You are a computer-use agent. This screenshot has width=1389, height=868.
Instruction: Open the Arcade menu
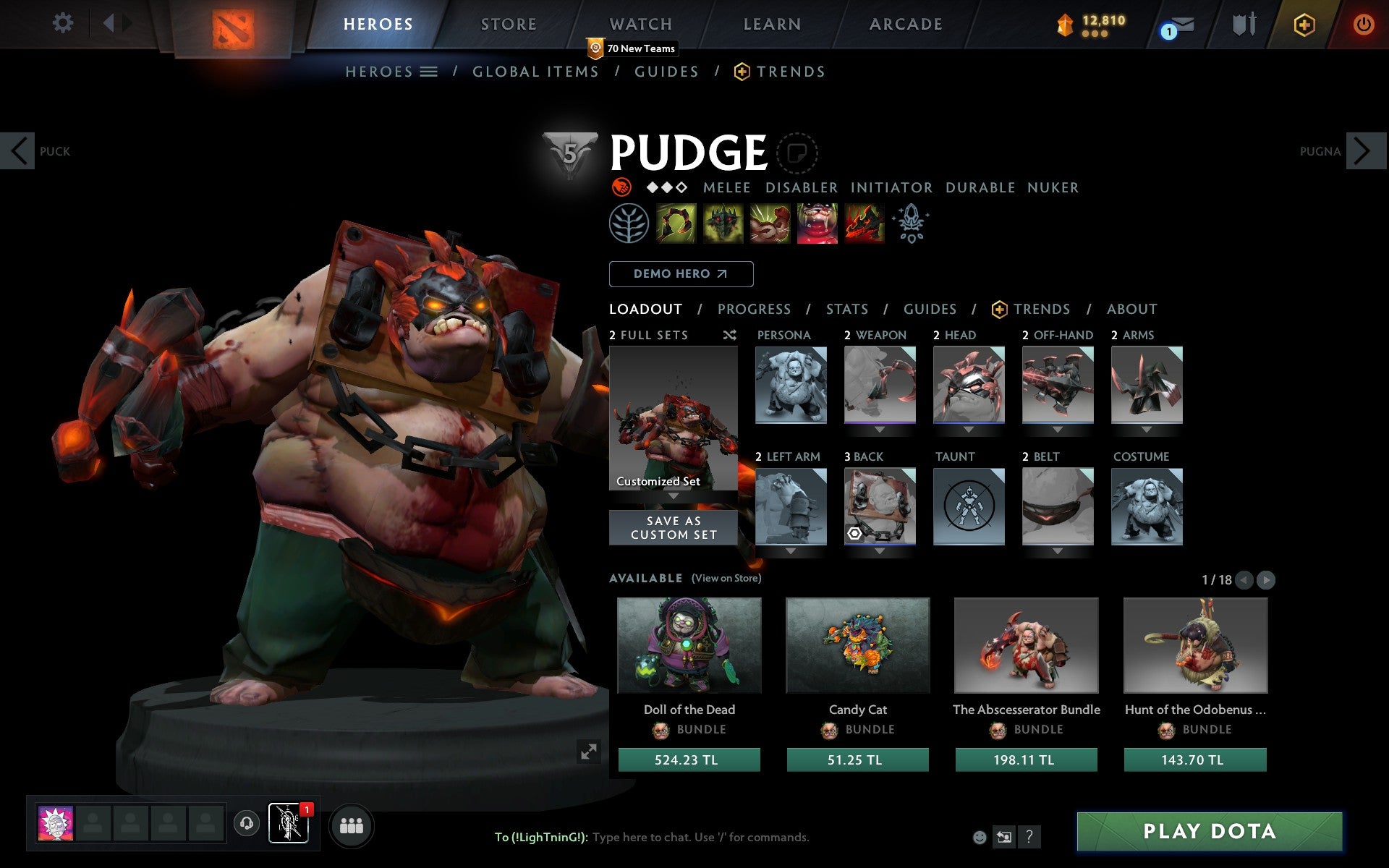904,23
